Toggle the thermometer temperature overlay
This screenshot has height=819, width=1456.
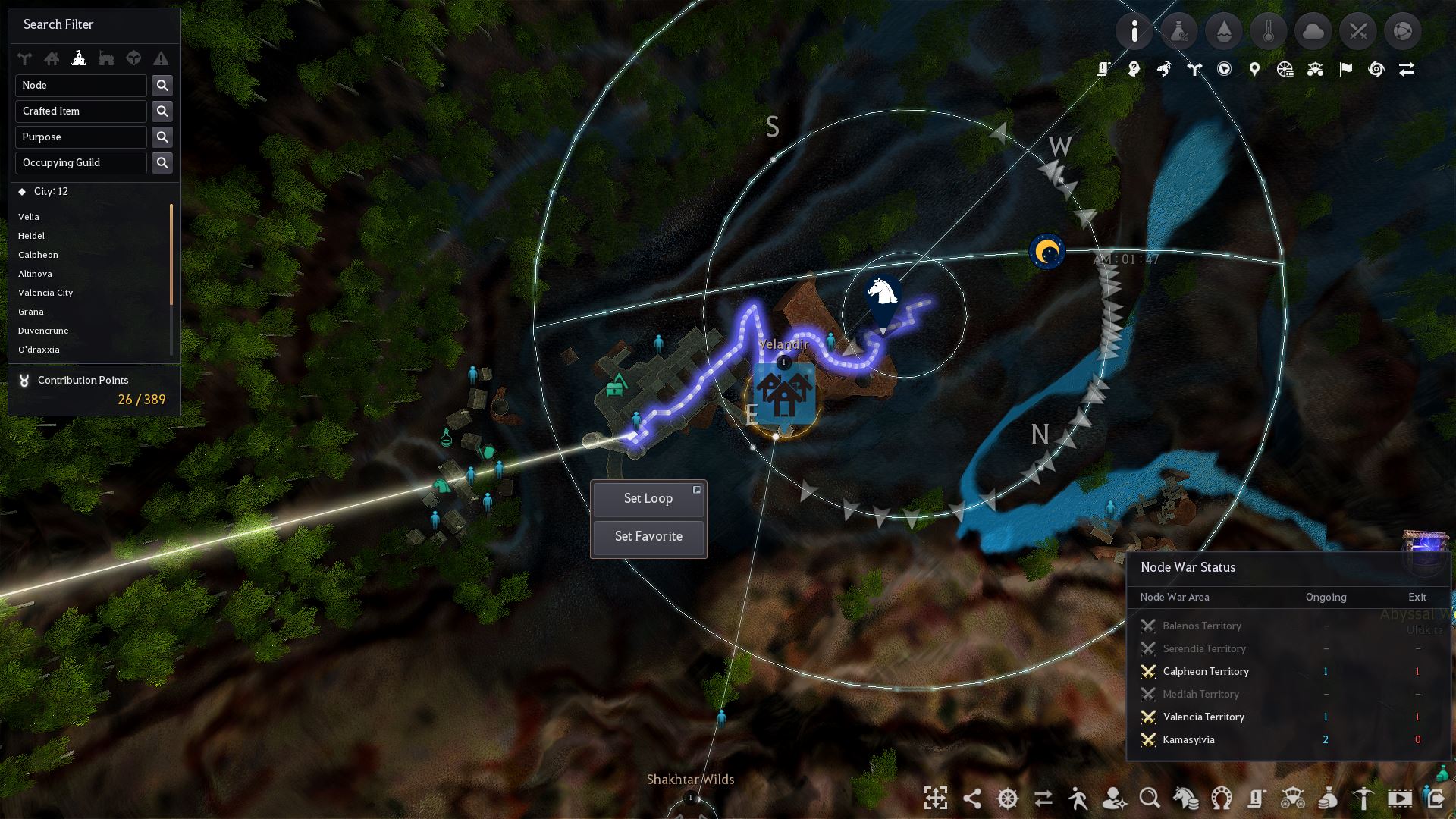point(1269,31)
